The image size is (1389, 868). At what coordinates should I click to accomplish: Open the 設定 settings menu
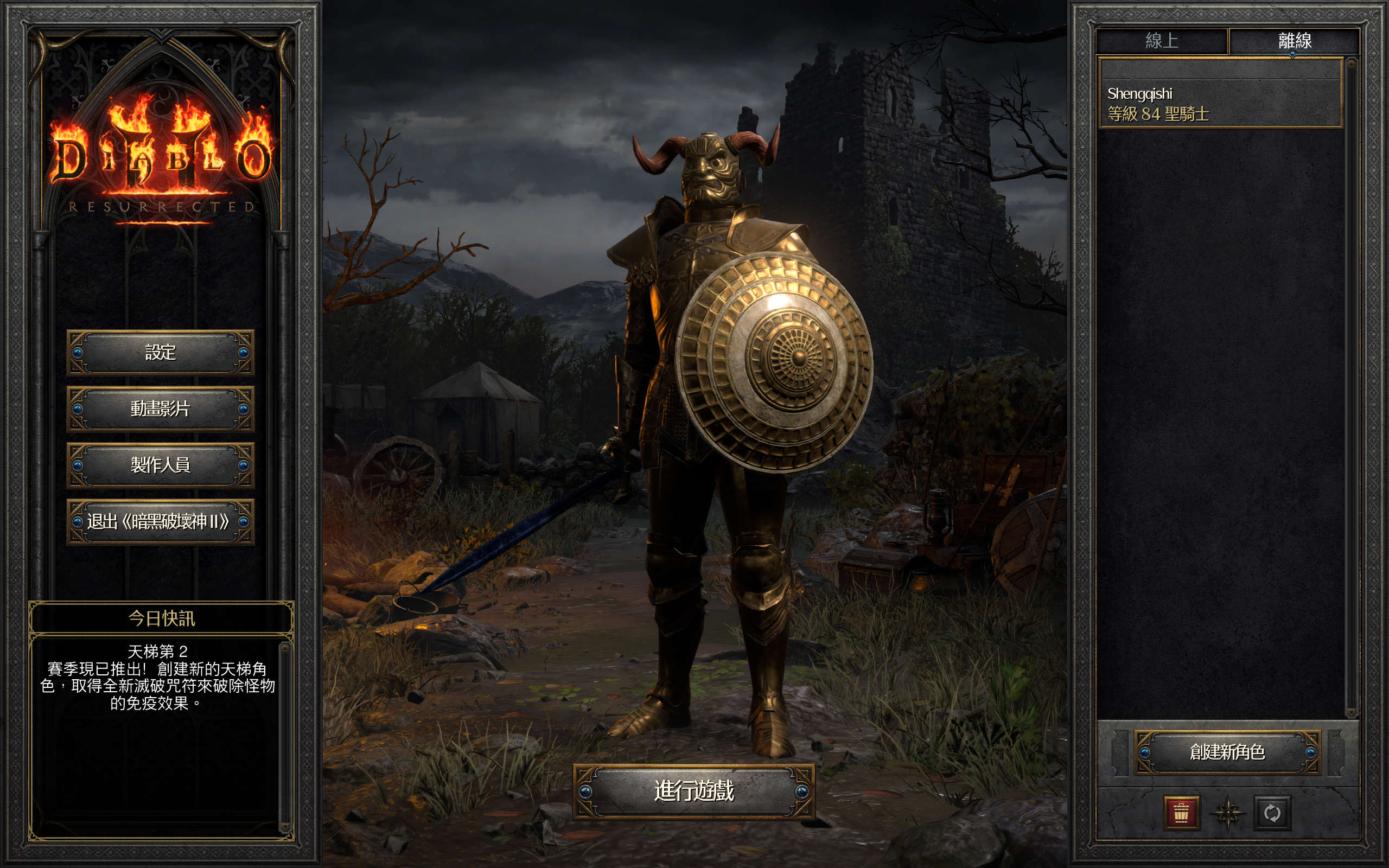[x=160, y=352]
